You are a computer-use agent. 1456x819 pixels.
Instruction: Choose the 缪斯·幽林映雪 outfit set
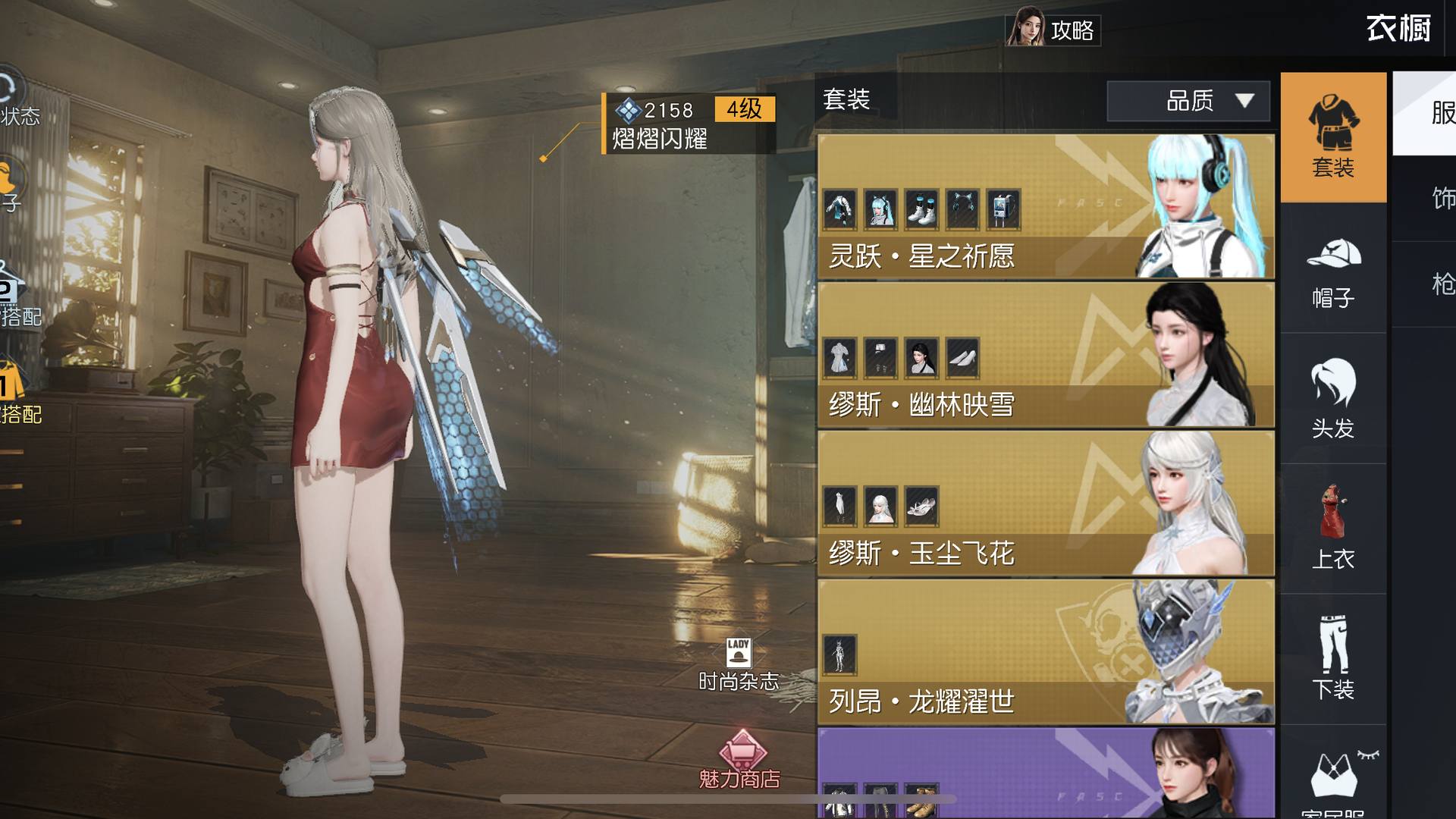(1045, 355)
